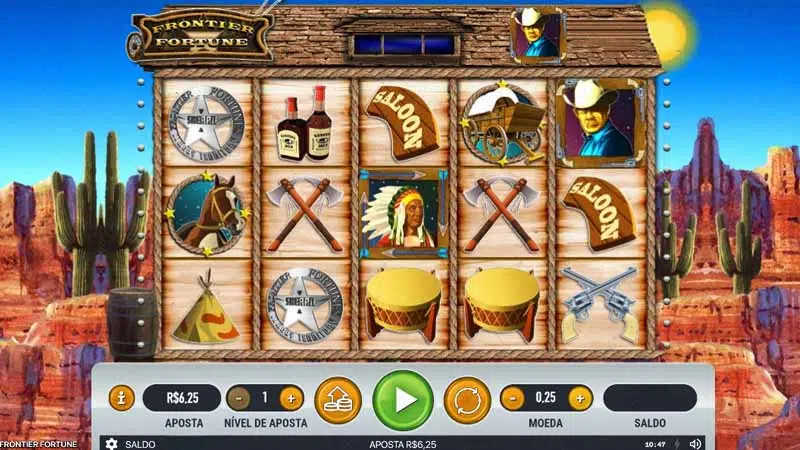Increase the bet level (Nível de Aposta)
Viewport: 800px width, 450px height.
pyautogui.click(x=291, y=398)
